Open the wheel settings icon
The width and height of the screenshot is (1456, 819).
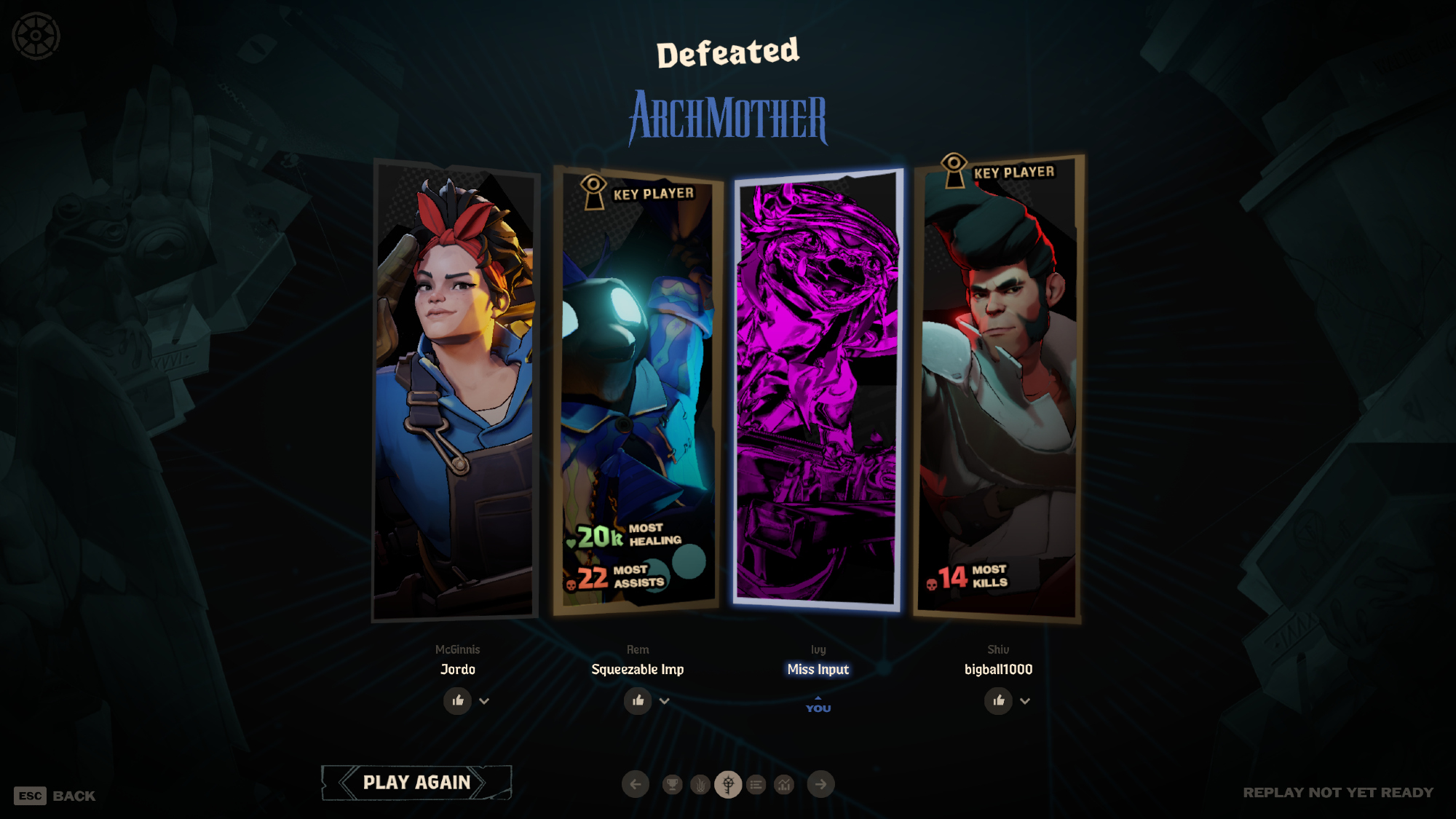pyautogui.click(x=36, y=36)
